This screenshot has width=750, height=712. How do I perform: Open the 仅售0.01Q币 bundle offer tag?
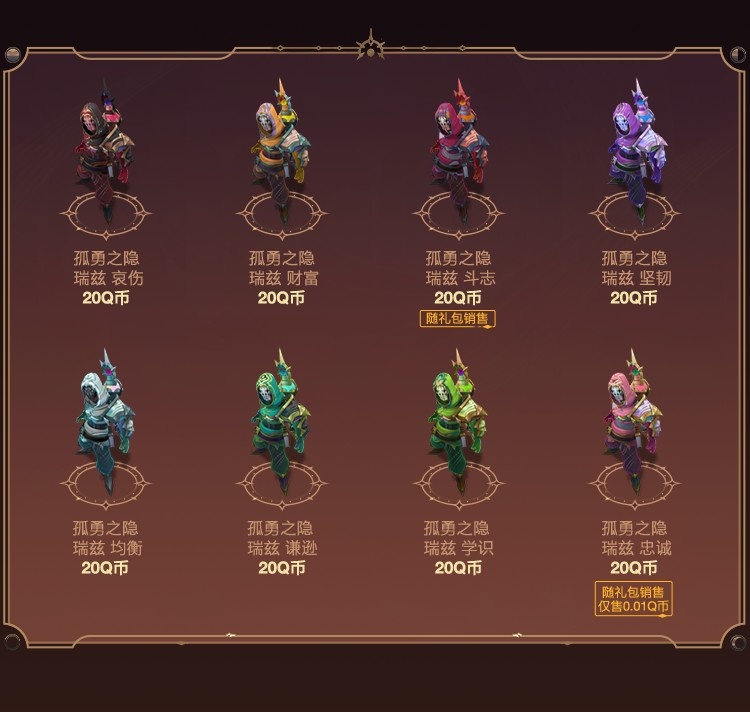coord(634,606)
